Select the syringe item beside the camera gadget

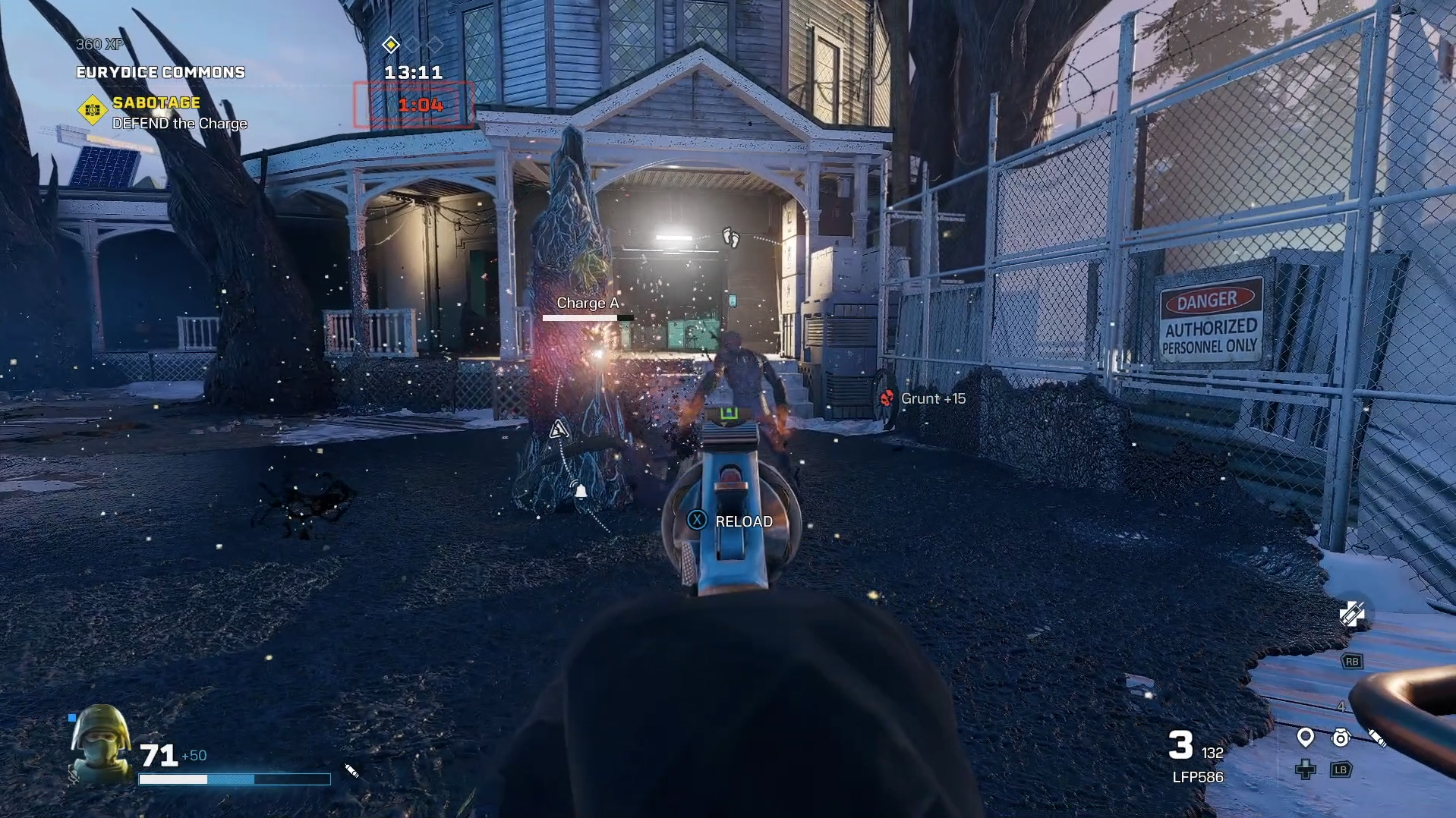coord(1377,738)
